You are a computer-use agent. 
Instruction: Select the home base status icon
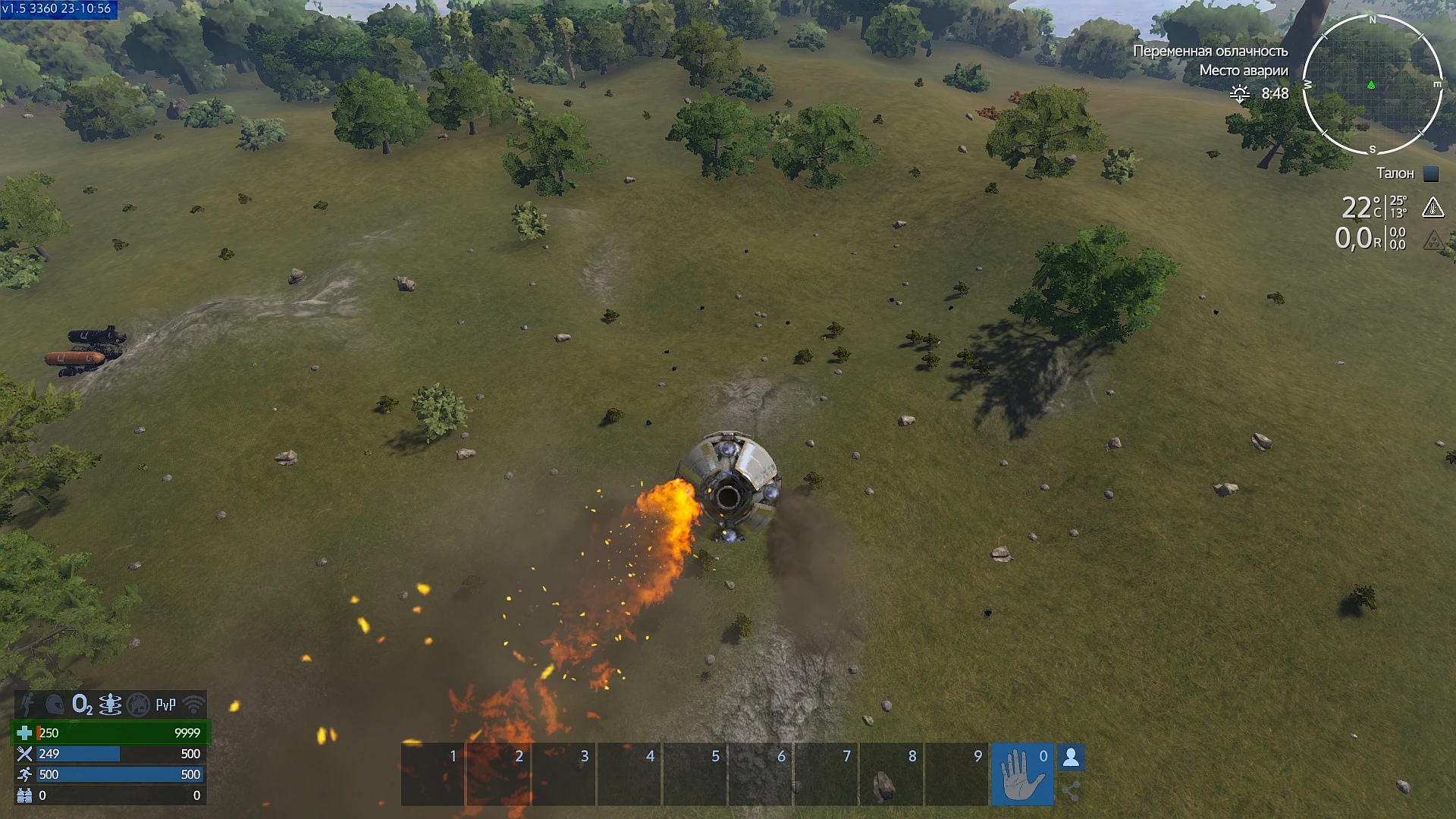point(137,704)
